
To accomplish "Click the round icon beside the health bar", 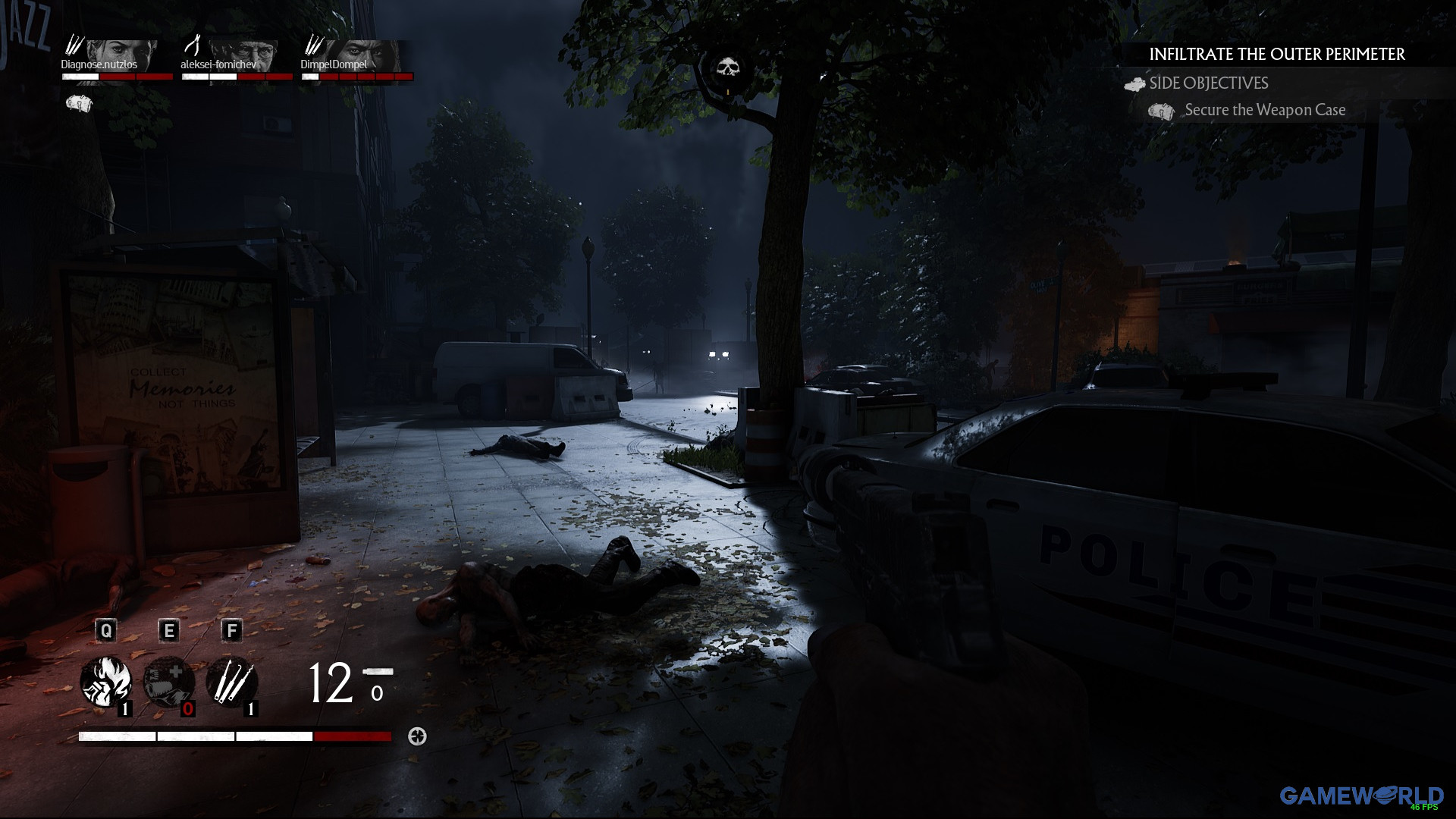I will coord(417,736).
